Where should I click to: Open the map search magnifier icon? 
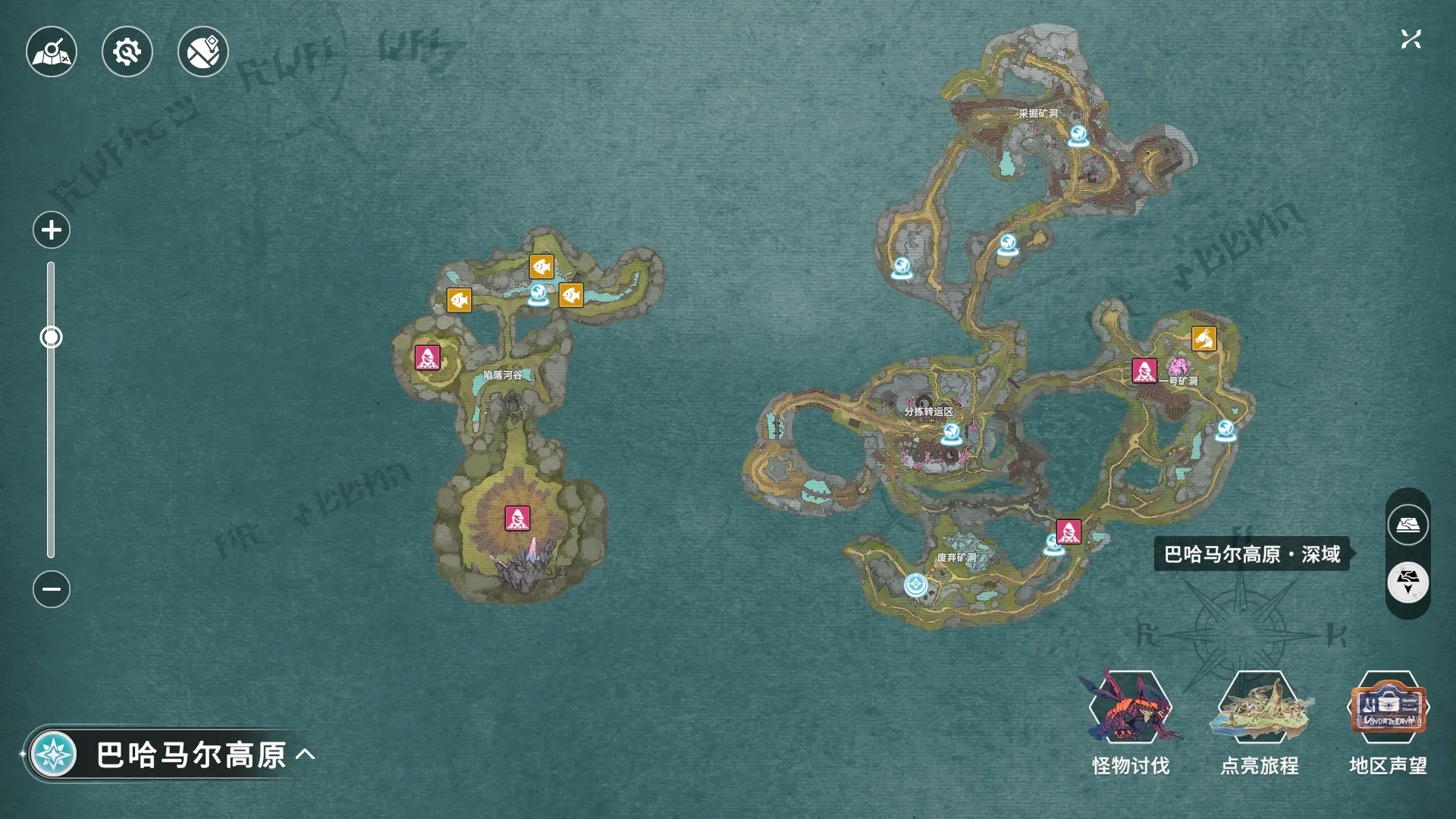[x=52, y=52]
